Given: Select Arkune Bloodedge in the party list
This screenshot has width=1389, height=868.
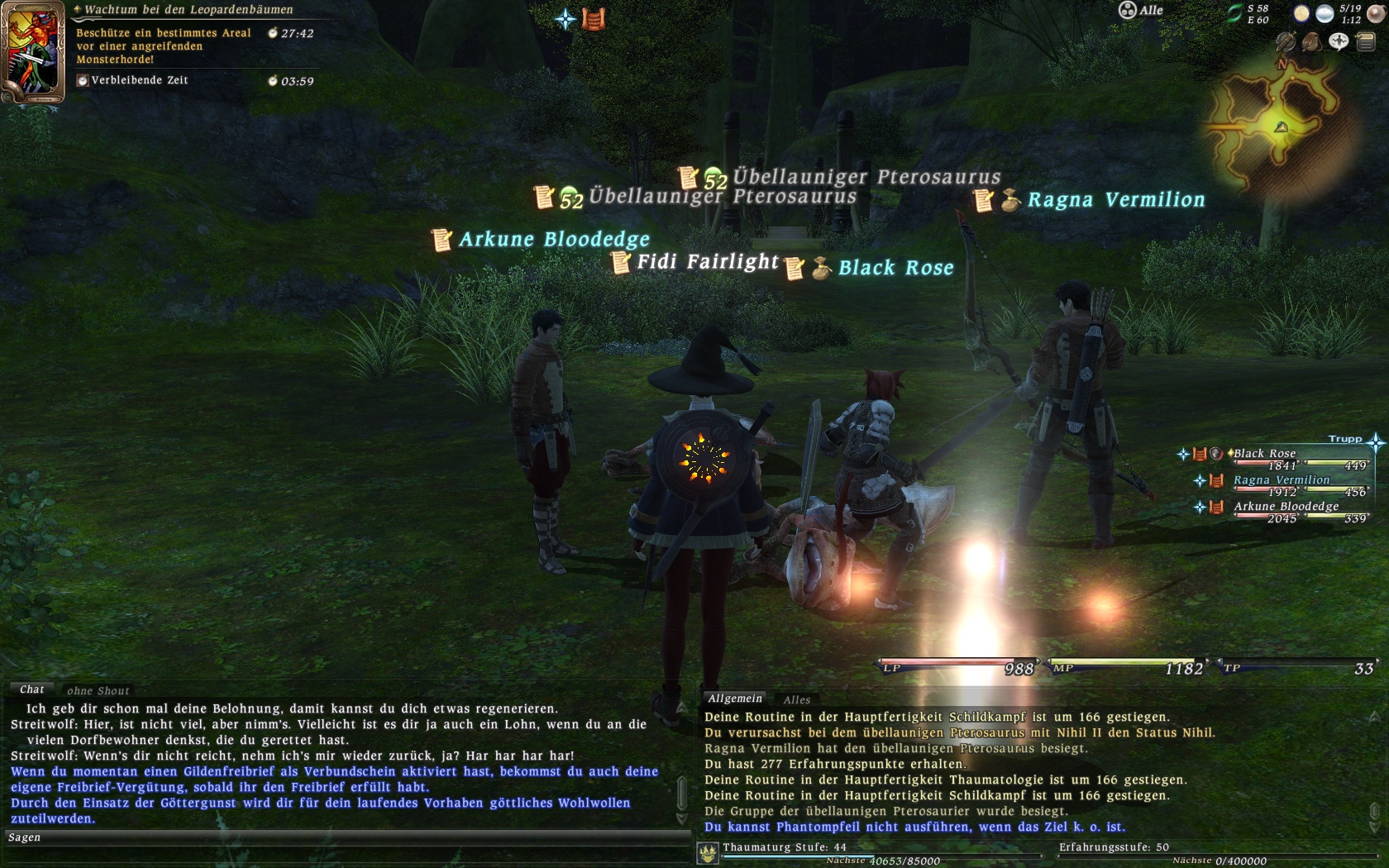Looking at the screenshot, I should (1286, 507).
